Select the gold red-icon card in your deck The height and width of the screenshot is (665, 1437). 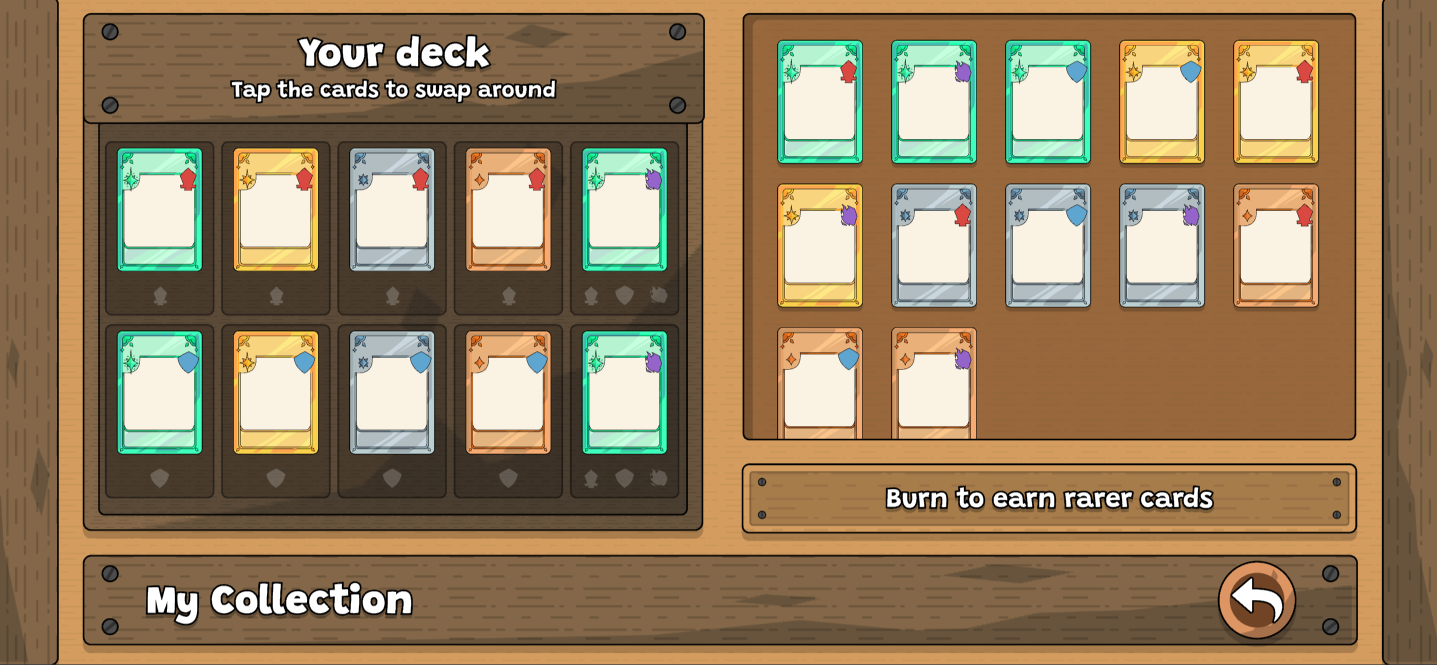click(276, 210)
